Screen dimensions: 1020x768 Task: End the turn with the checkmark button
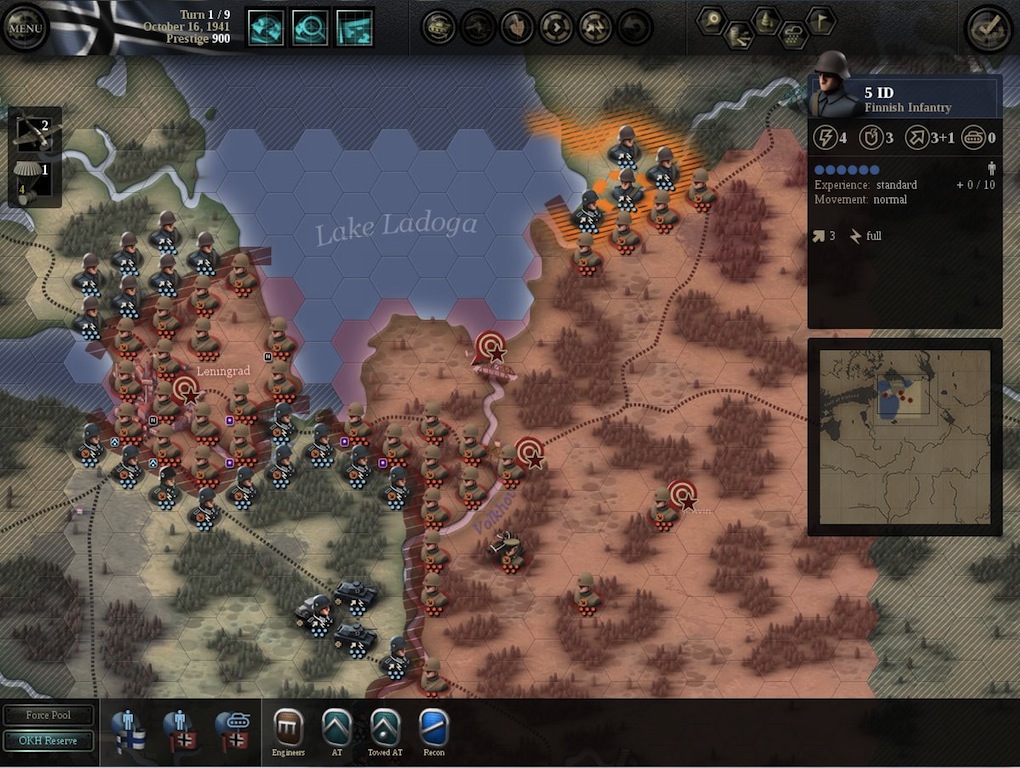pos(988,28)
